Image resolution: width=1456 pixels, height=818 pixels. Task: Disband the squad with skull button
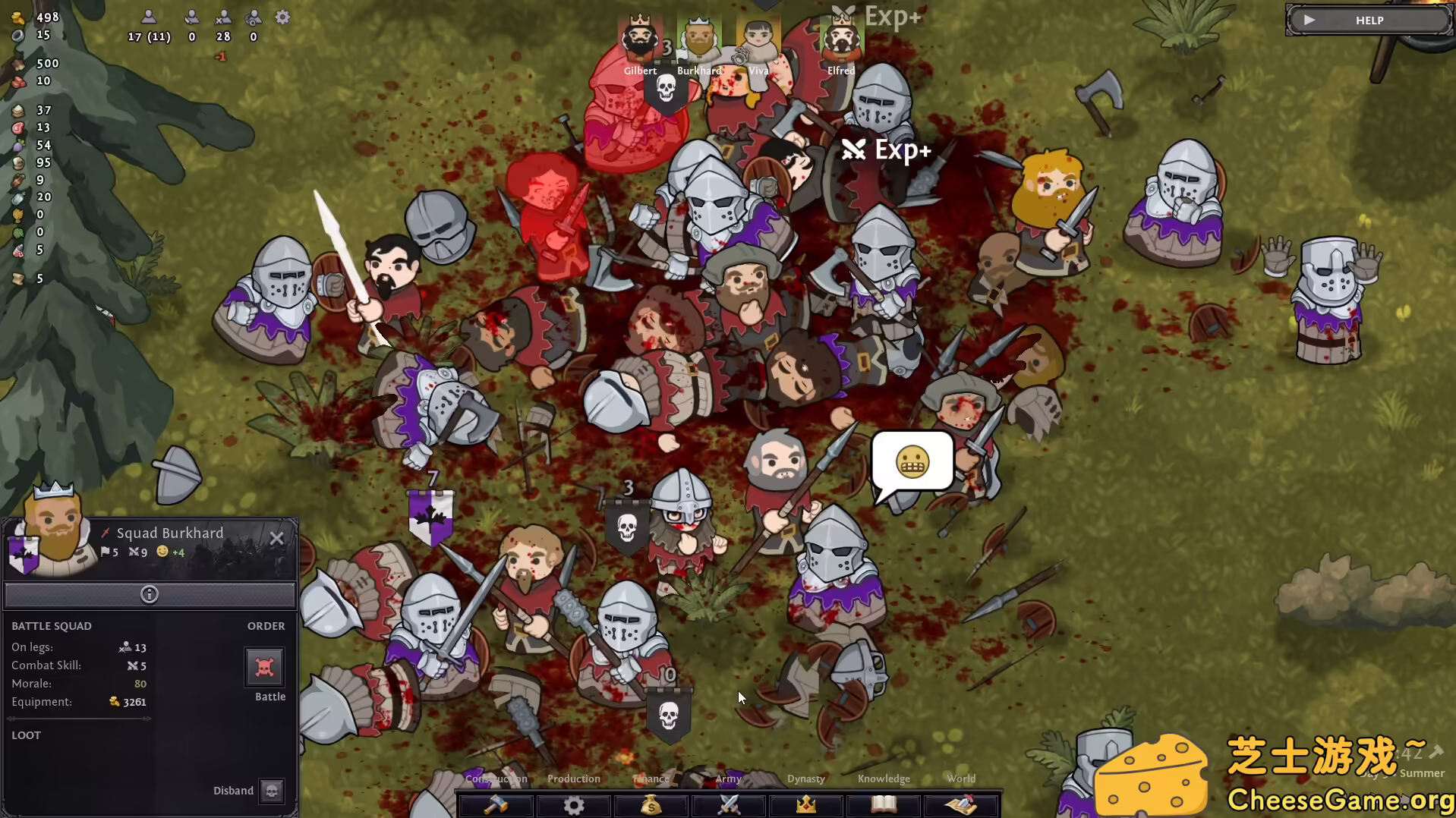click(271, 791)
